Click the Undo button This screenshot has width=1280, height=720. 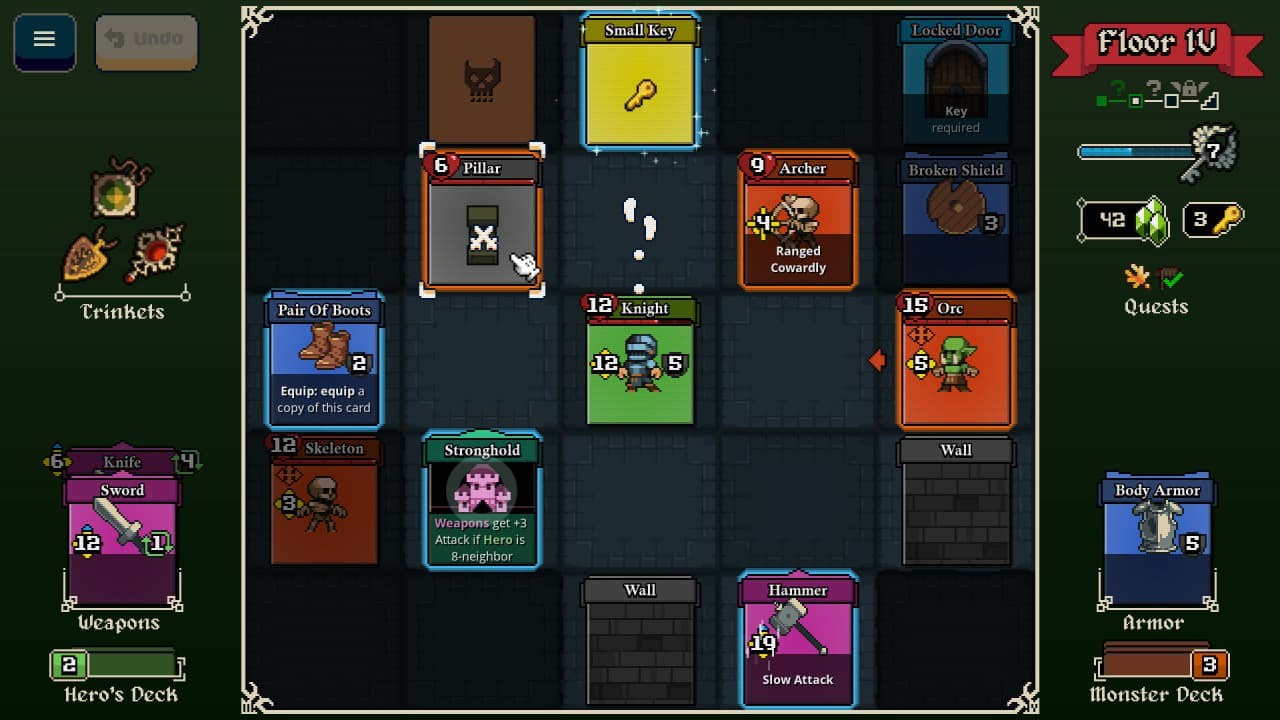(146, 42)
